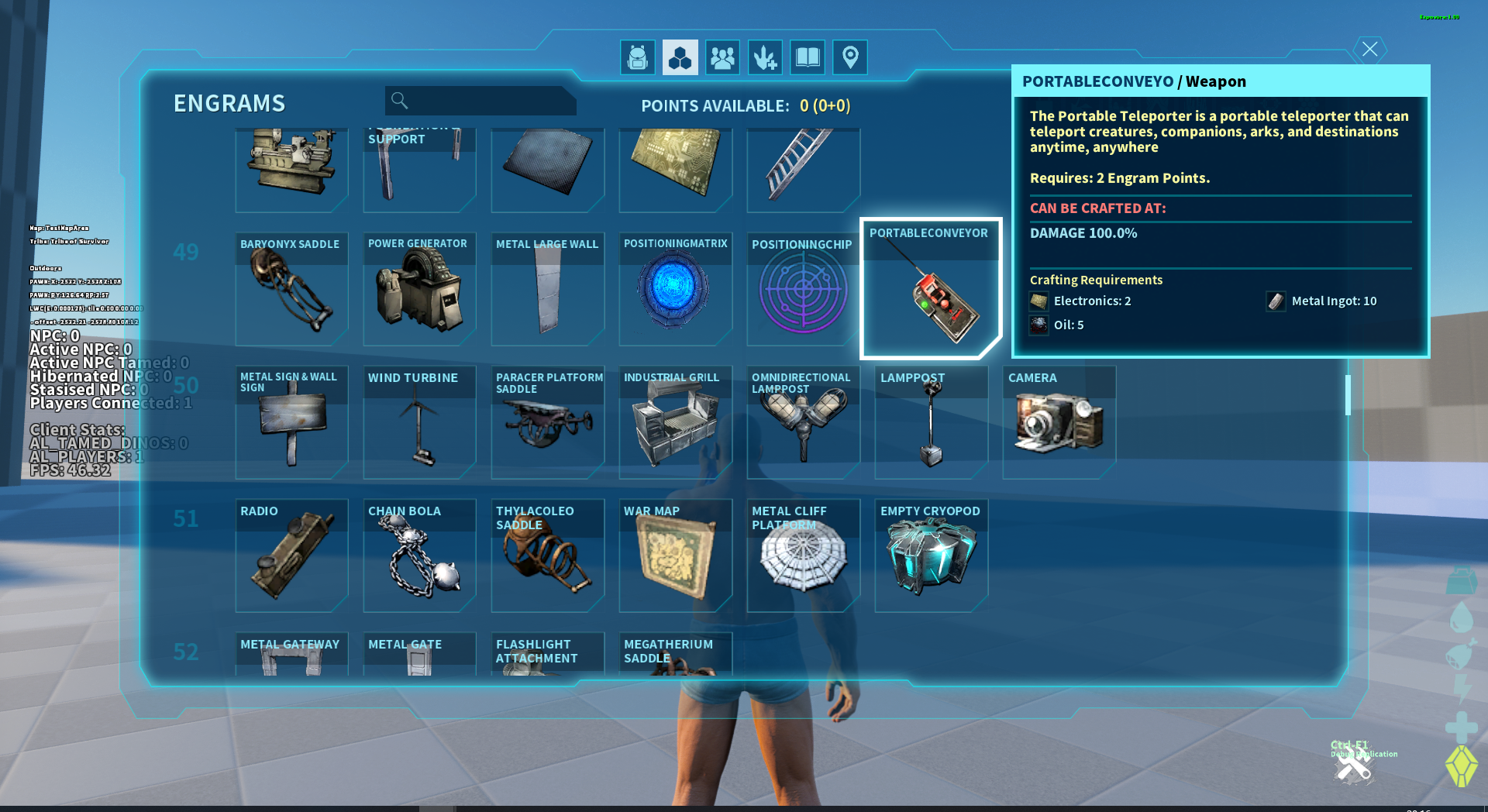Open the survival notes book tab
1488x812 pixels.
coord(808,57)
